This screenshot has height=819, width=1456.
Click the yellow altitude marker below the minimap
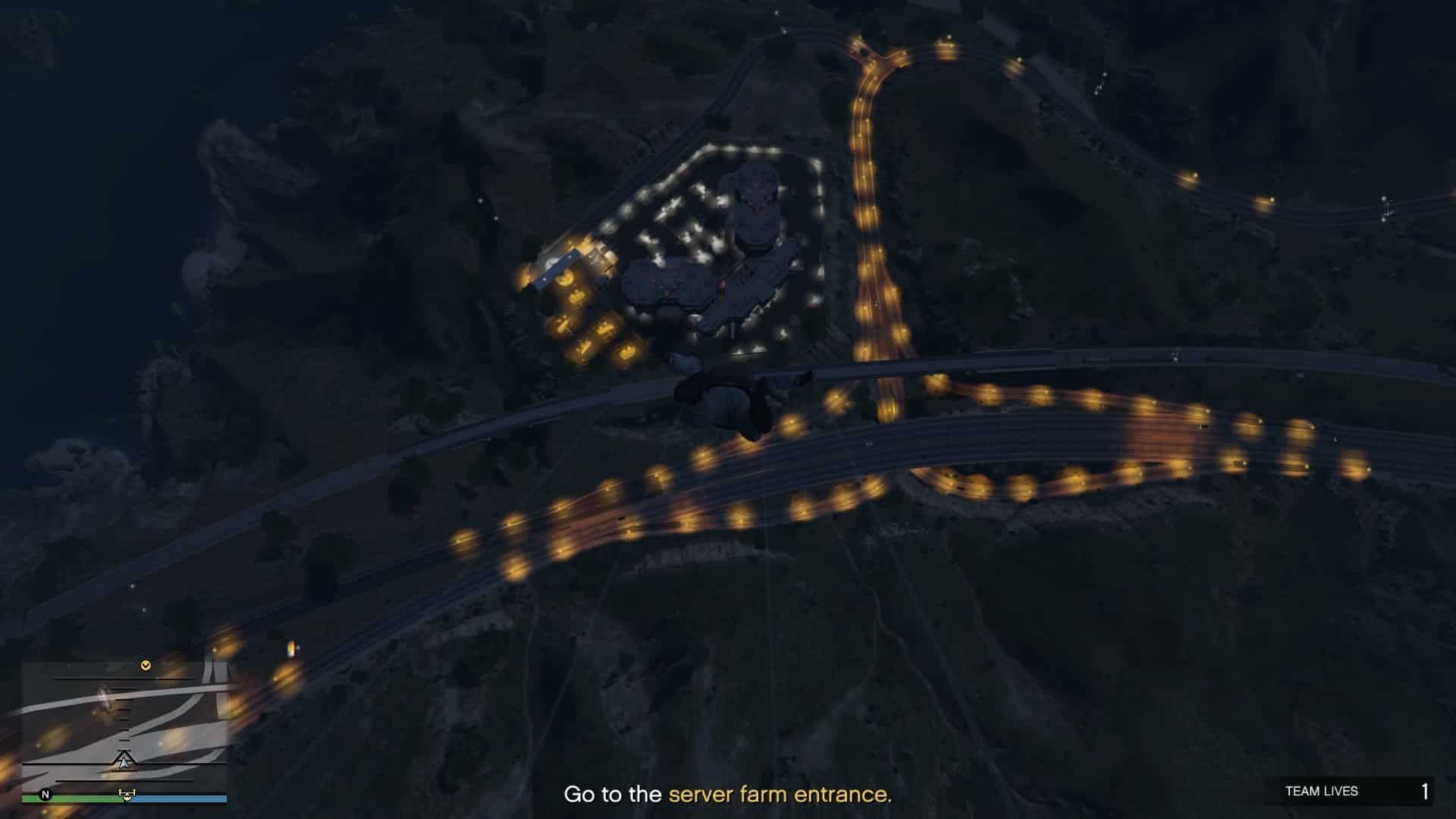(x=126, y=795)
